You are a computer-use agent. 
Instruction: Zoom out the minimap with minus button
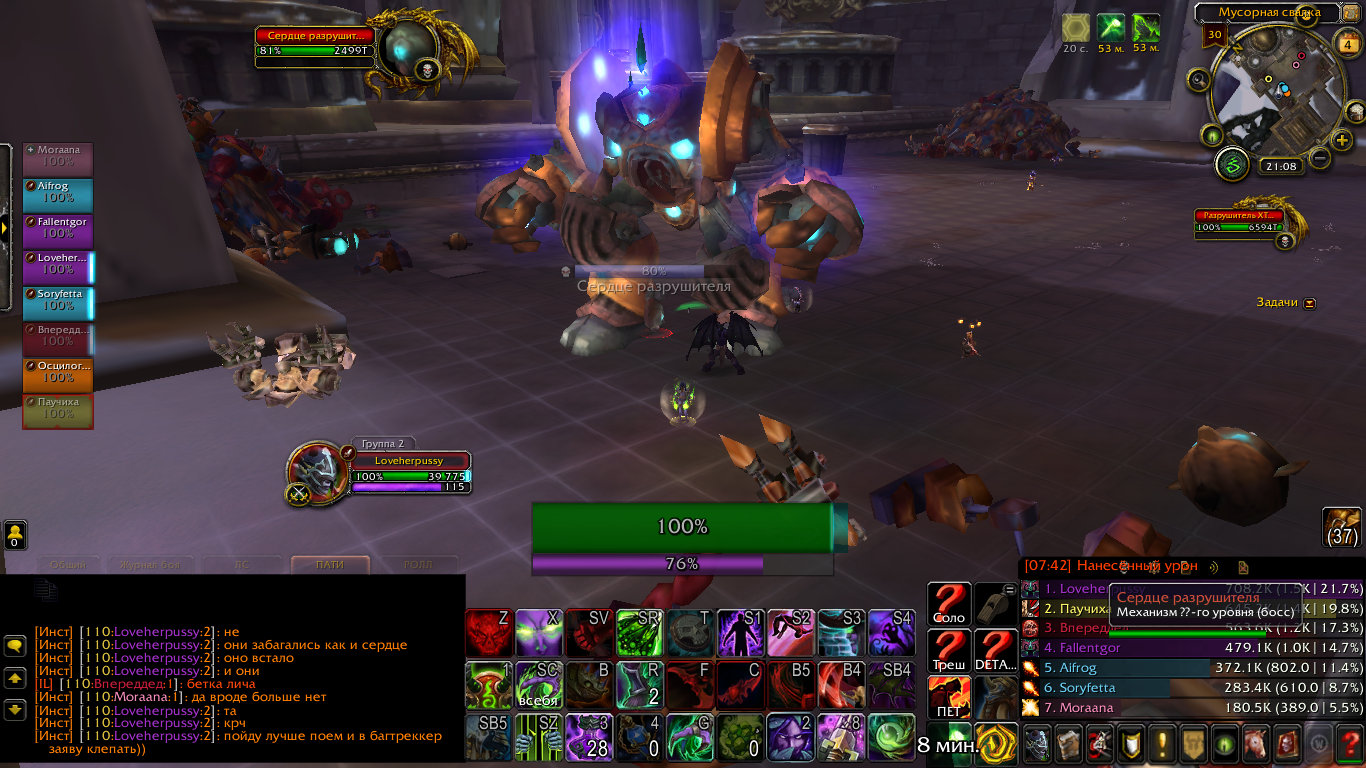[1320, 158]
